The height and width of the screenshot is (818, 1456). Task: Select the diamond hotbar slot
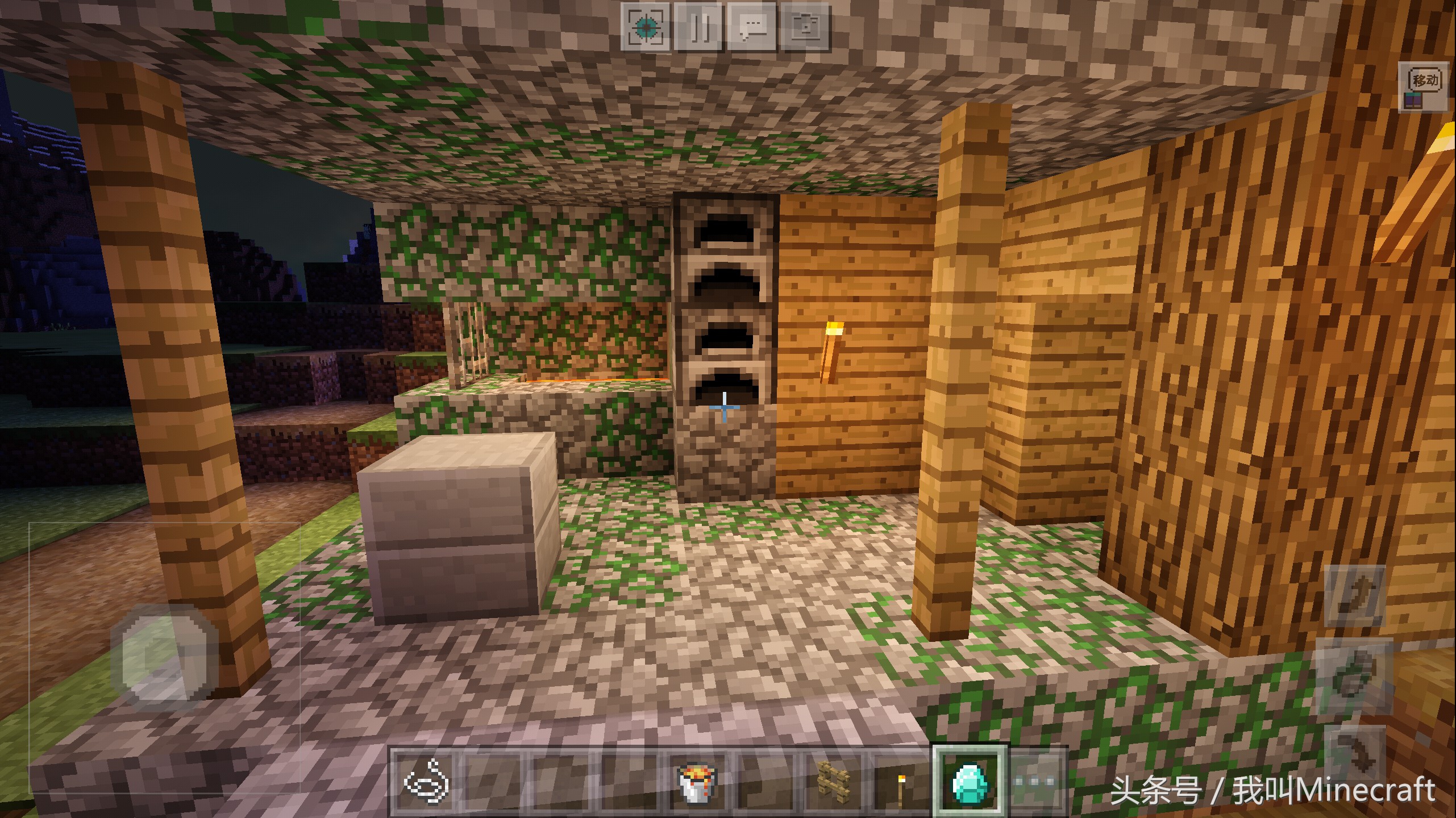pyautogui.click(x=970, y=783)
